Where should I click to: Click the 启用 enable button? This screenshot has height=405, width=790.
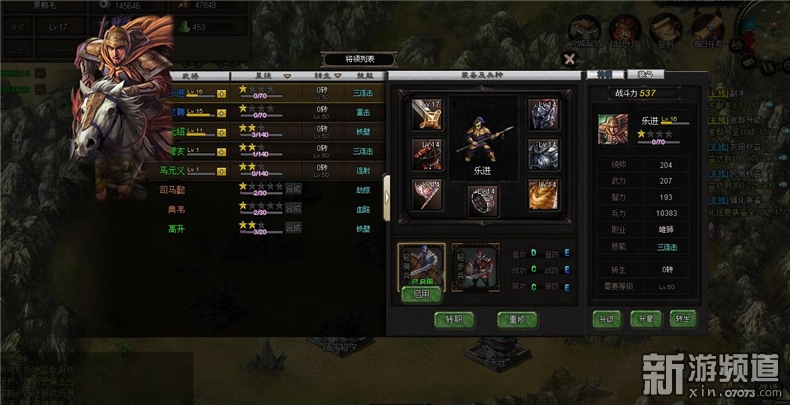point(421,295)
